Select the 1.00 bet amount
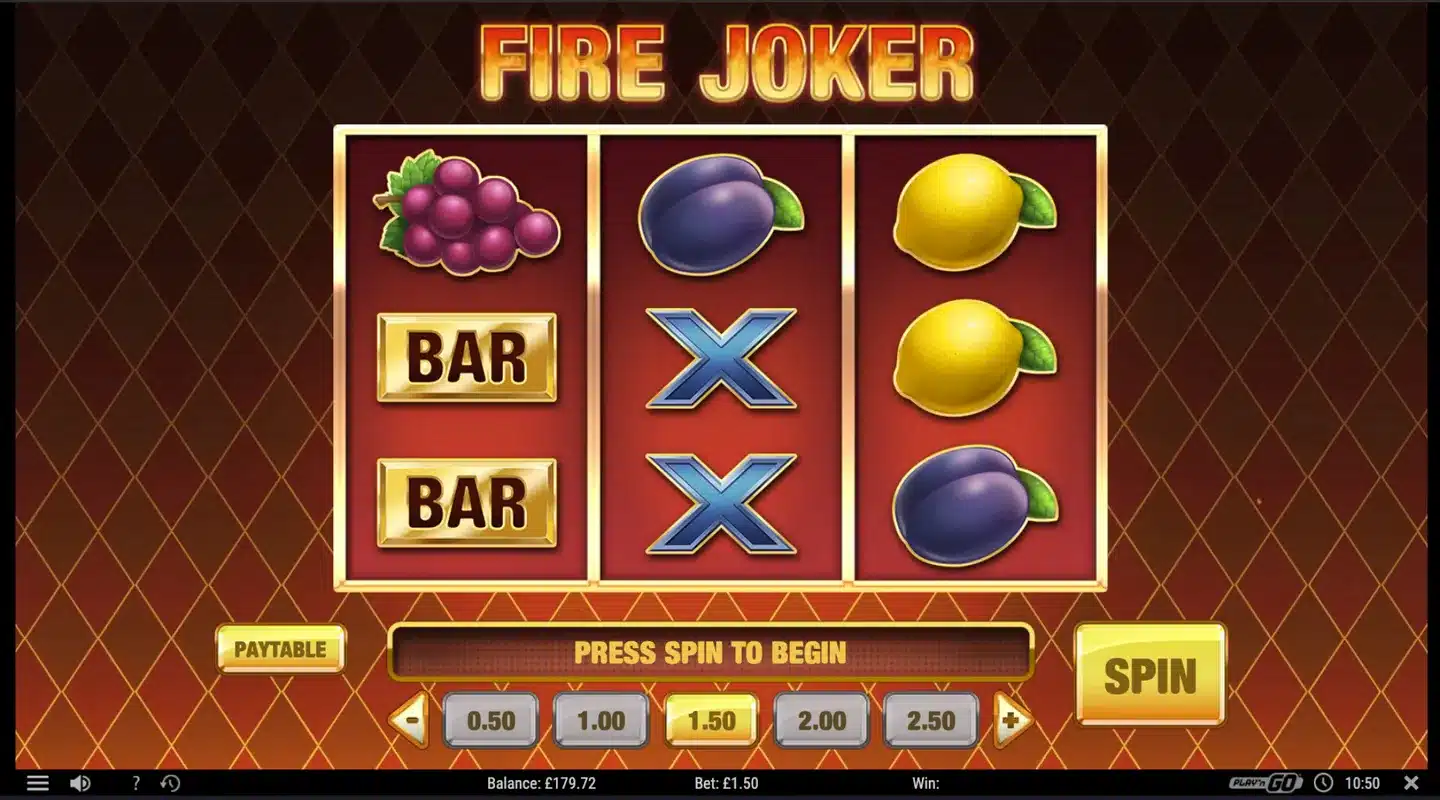 [601, 719]
